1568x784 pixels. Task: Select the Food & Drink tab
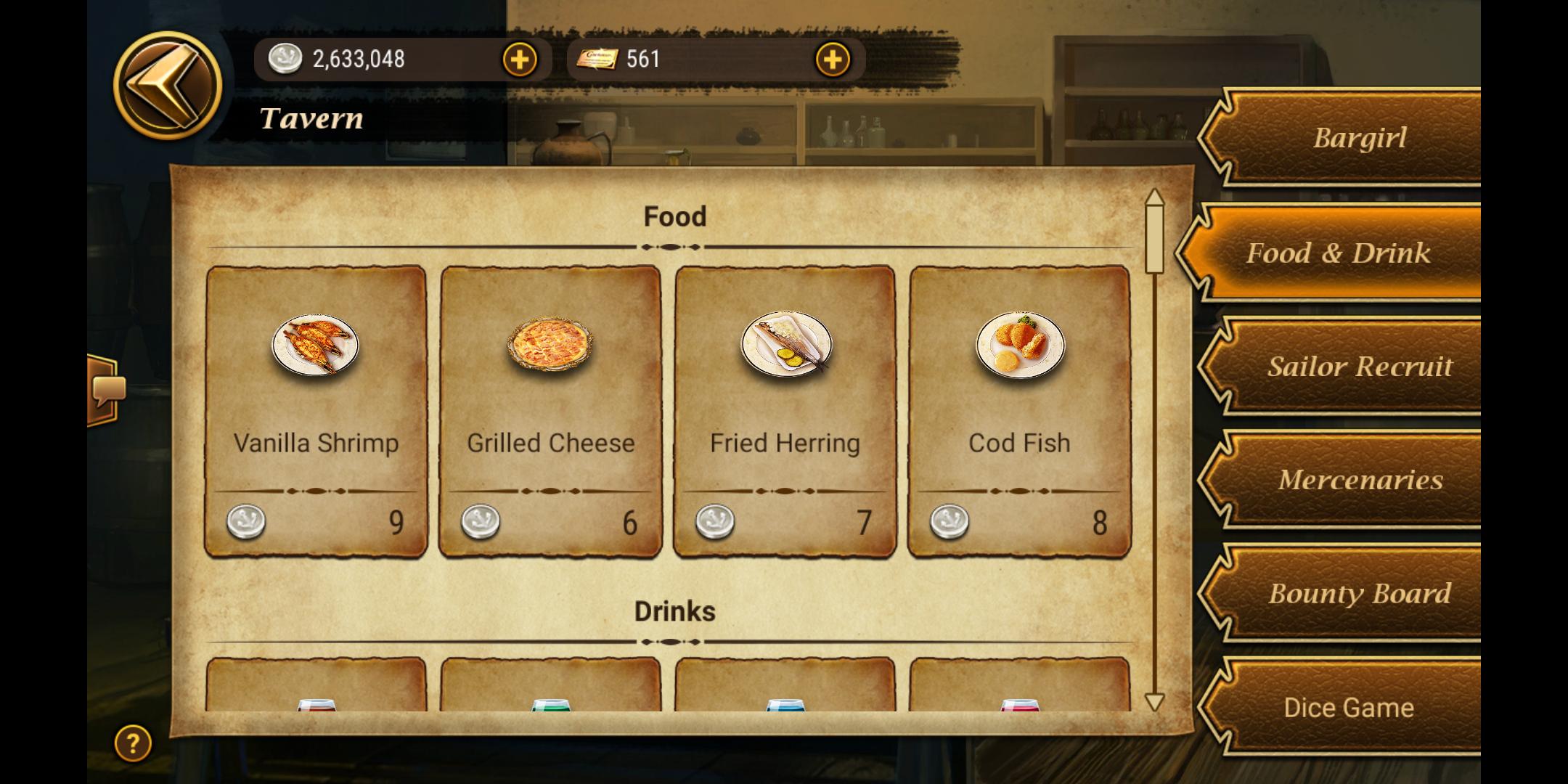pyautogui.click(x=1338, y=253)
